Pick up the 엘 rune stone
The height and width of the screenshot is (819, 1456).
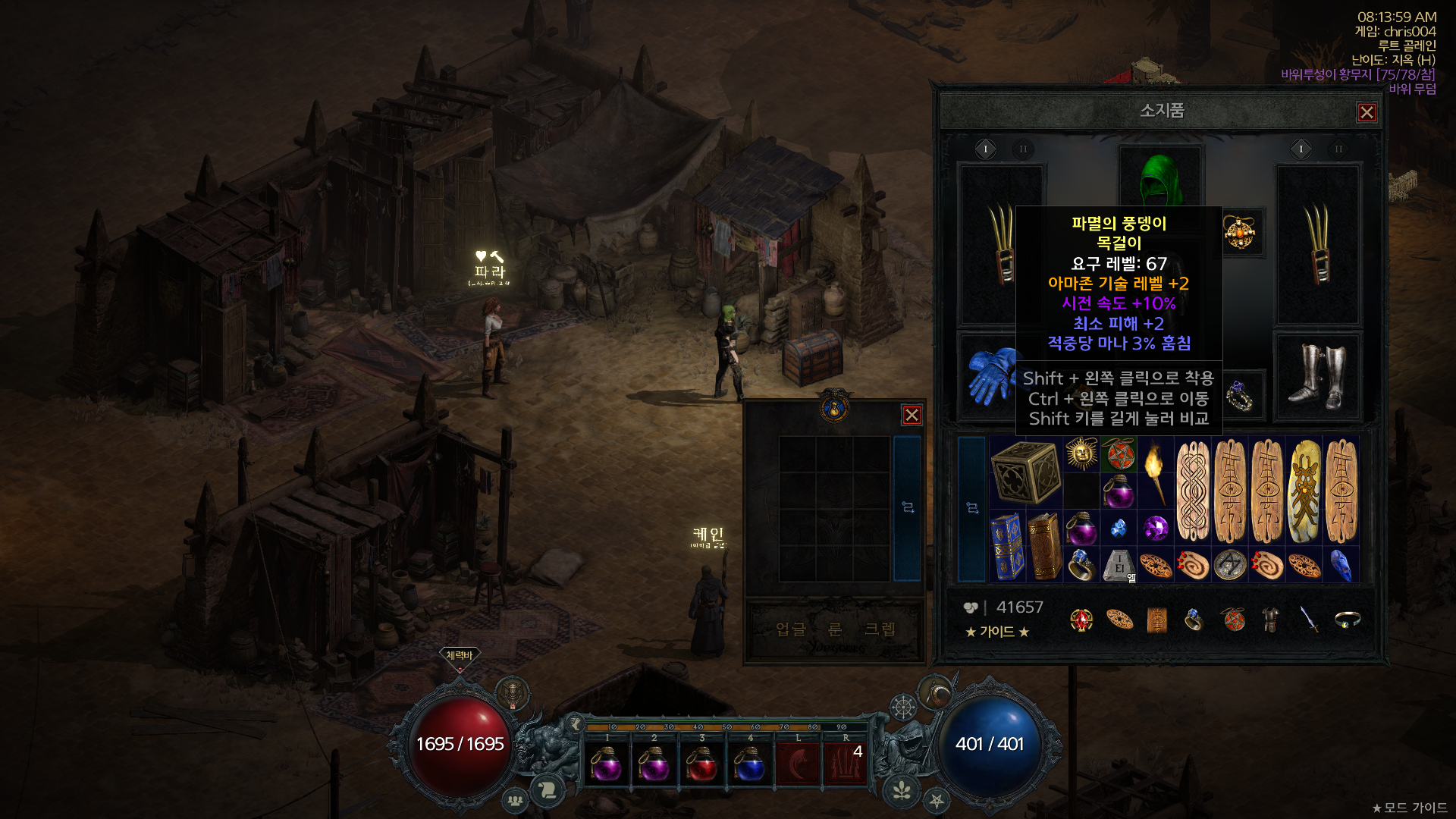coord(1119,565)
